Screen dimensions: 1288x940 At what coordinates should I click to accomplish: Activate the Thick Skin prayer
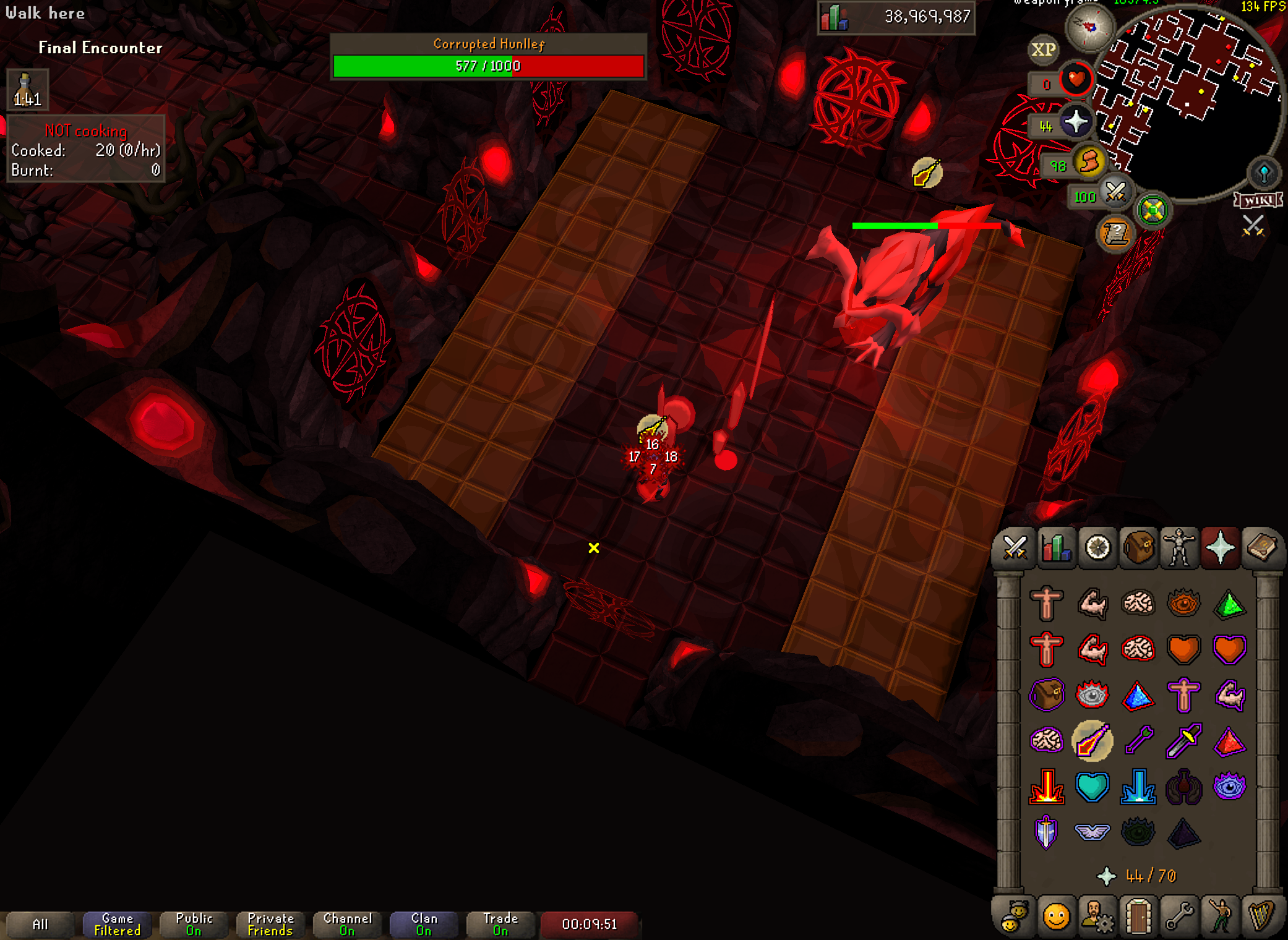[x=1046, y=604]
